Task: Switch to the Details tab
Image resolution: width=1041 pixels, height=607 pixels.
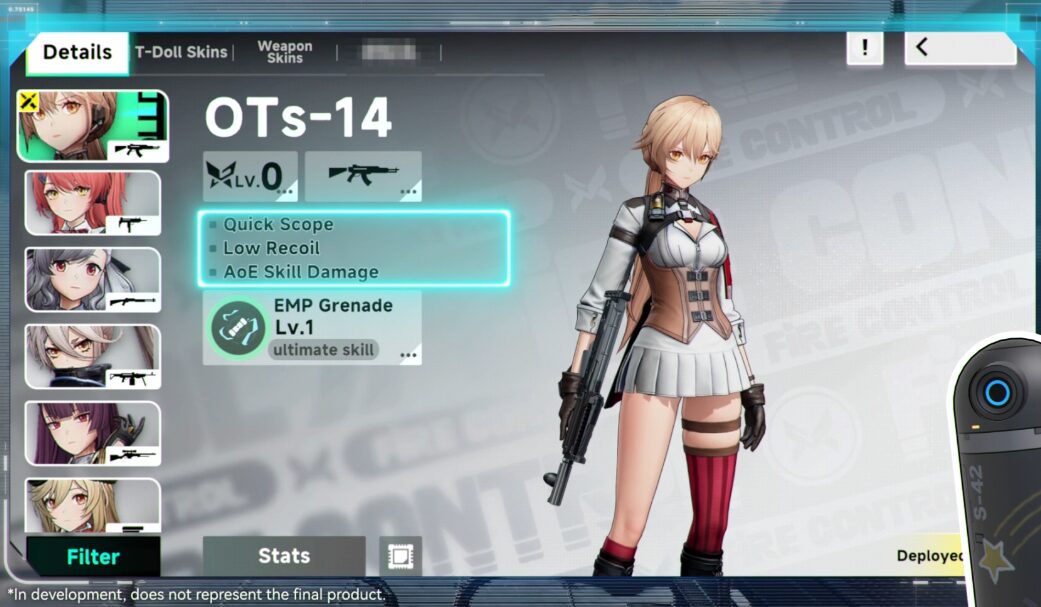Action: click(x=77, y=53)
